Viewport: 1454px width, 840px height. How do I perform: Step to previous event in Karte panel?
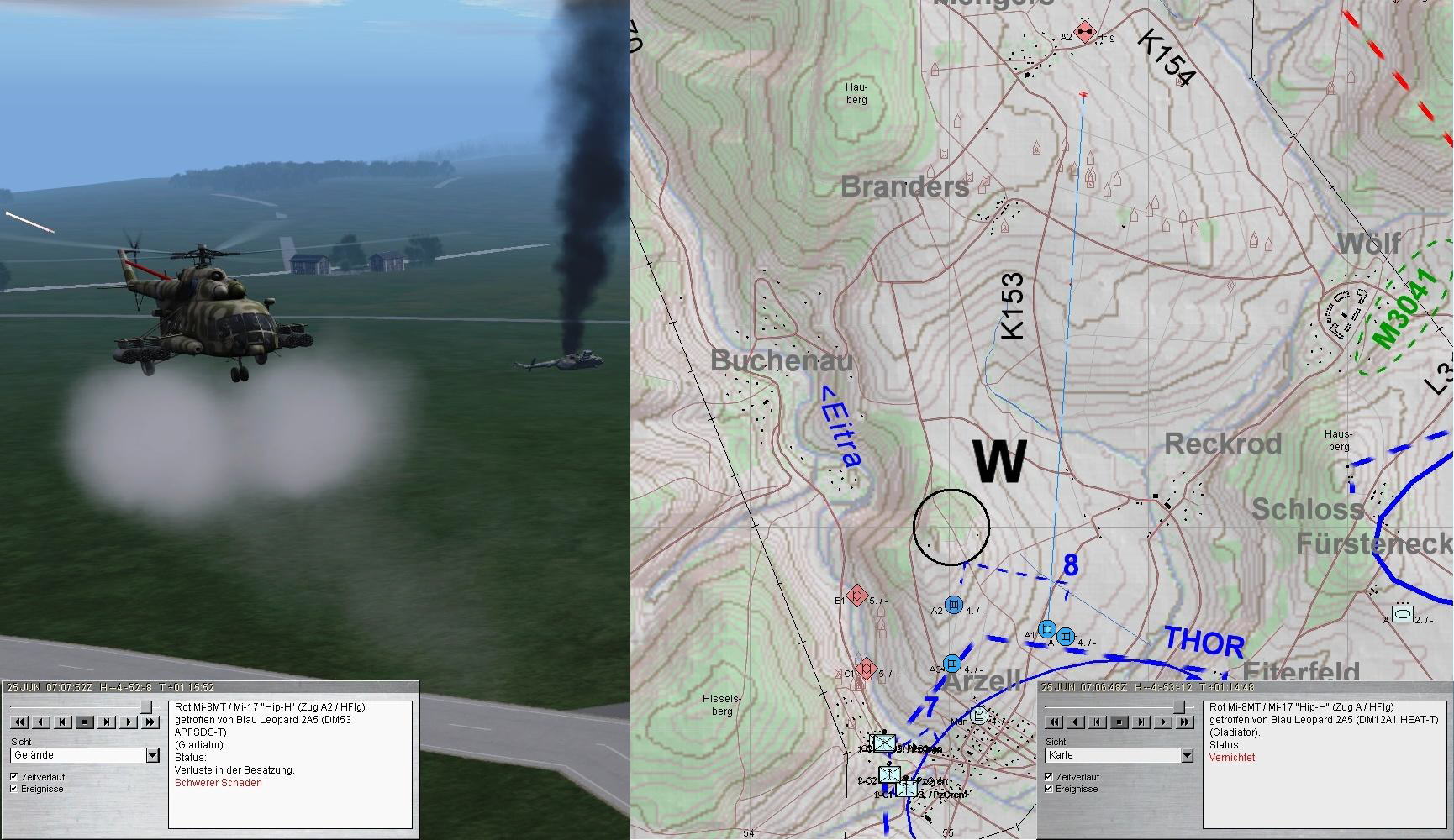click(1097, 722)
